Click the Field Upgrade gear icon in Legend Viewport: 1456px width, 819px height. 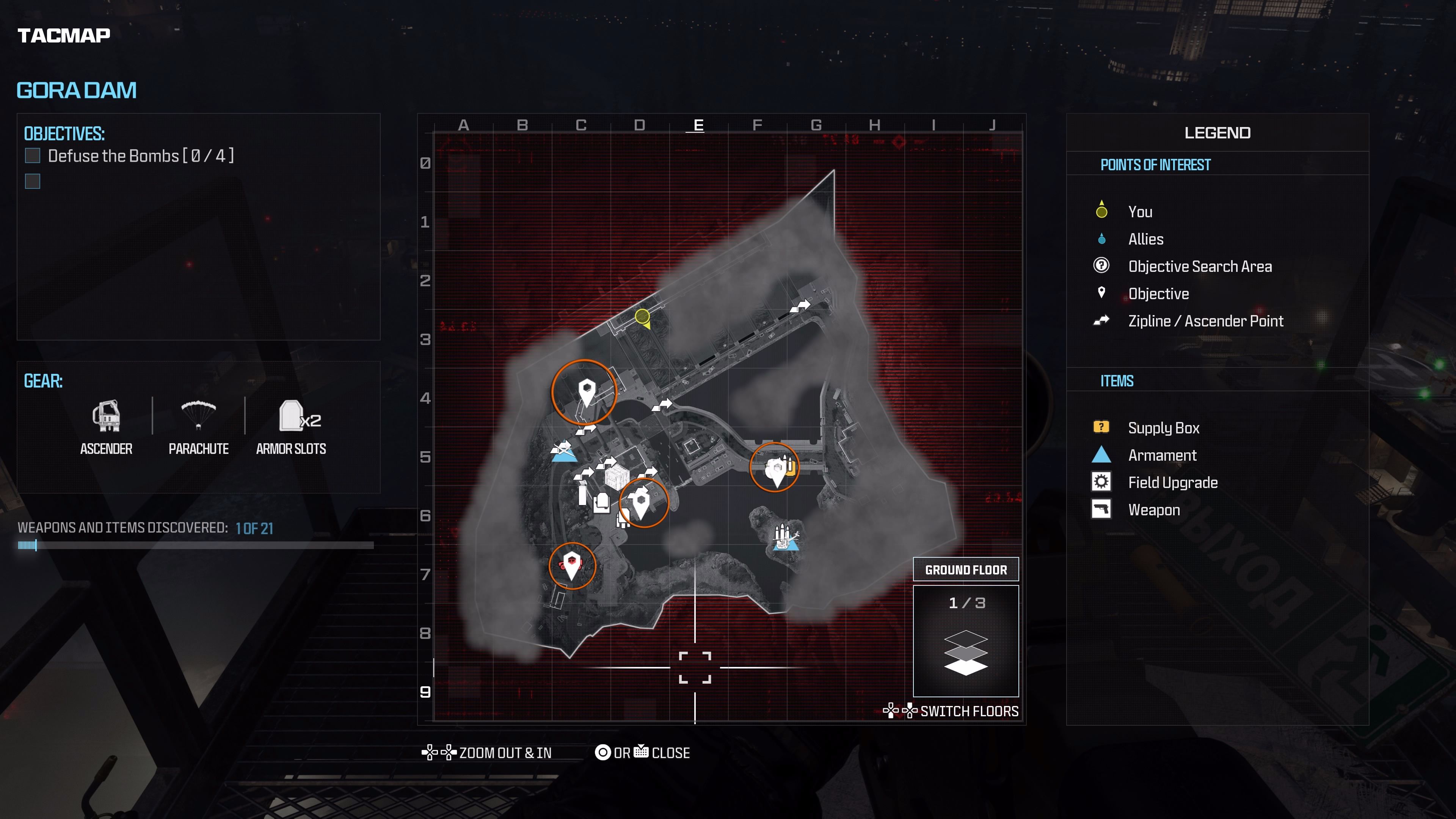tap(1101, 482)
